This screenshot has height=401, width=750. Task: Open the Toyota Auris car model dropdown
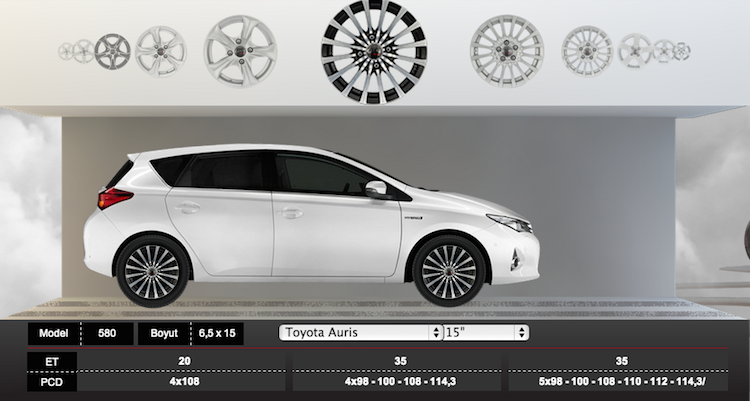(360, 332)
